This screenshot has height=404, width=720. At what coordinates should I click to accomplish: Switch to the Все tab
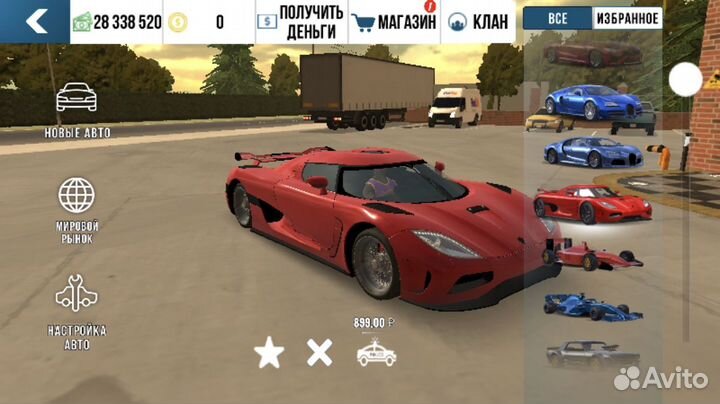pos(558,18)
